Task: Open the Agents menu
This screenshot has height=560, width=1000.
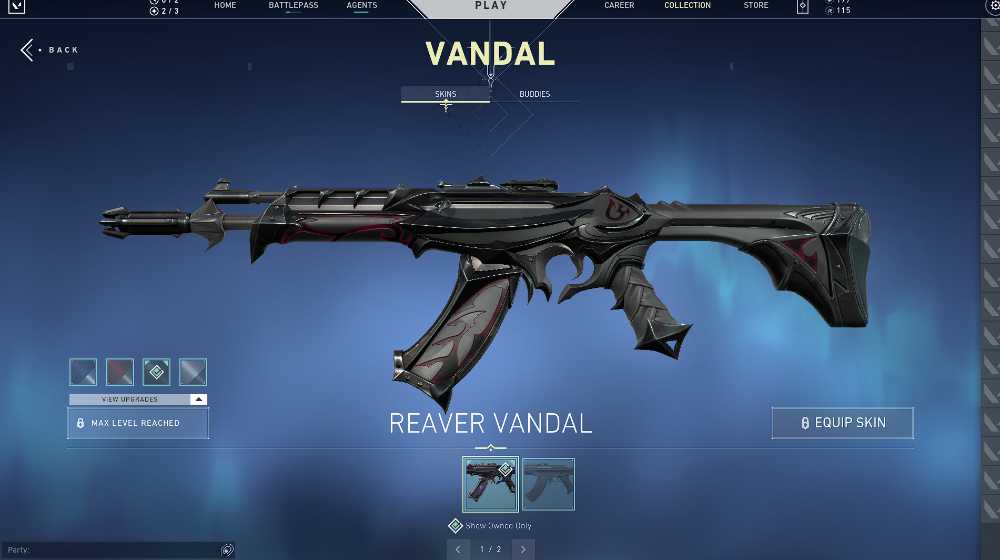Action: tap(362, 6)
